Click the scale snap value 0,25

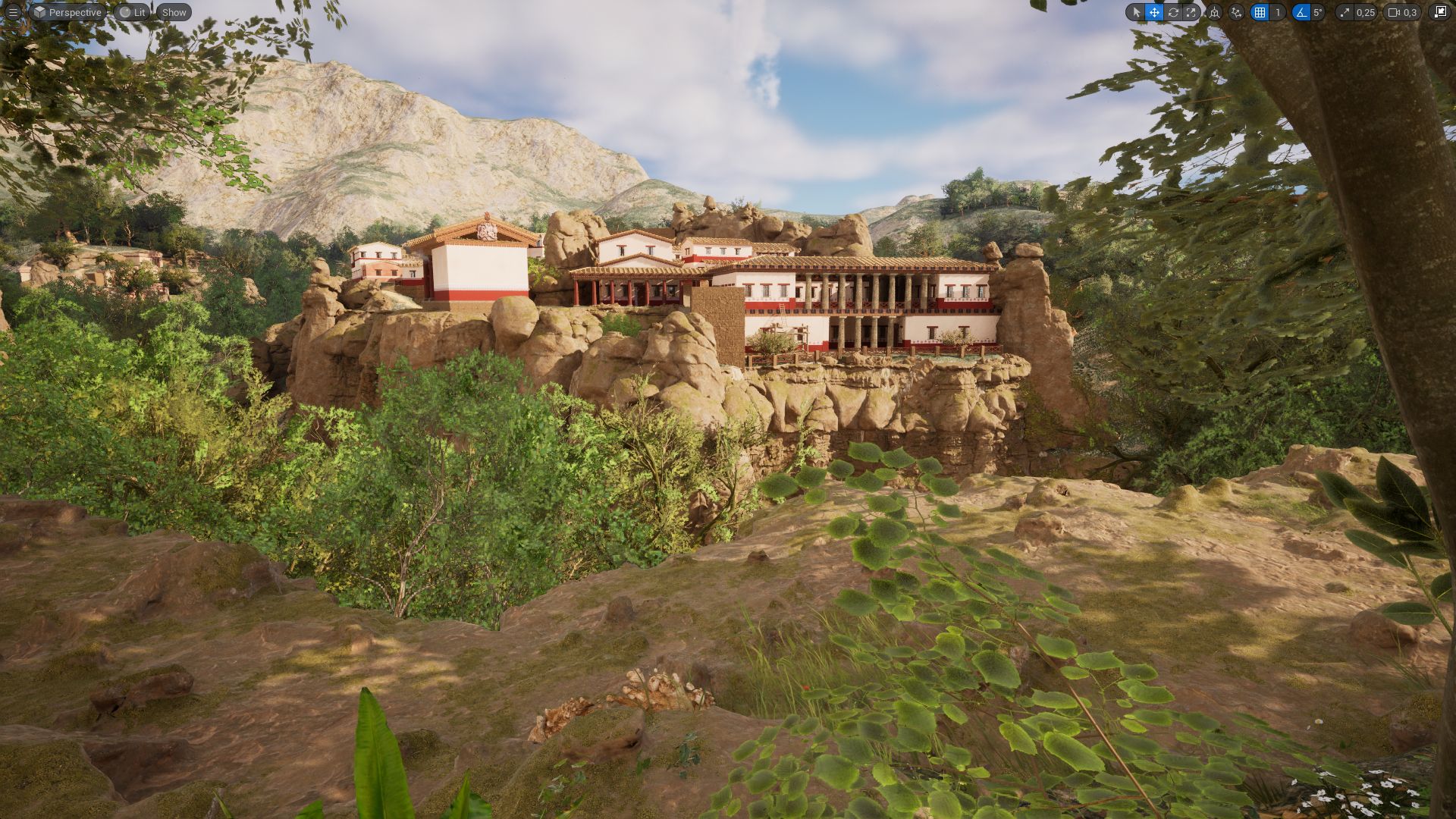pos(1365,12)
